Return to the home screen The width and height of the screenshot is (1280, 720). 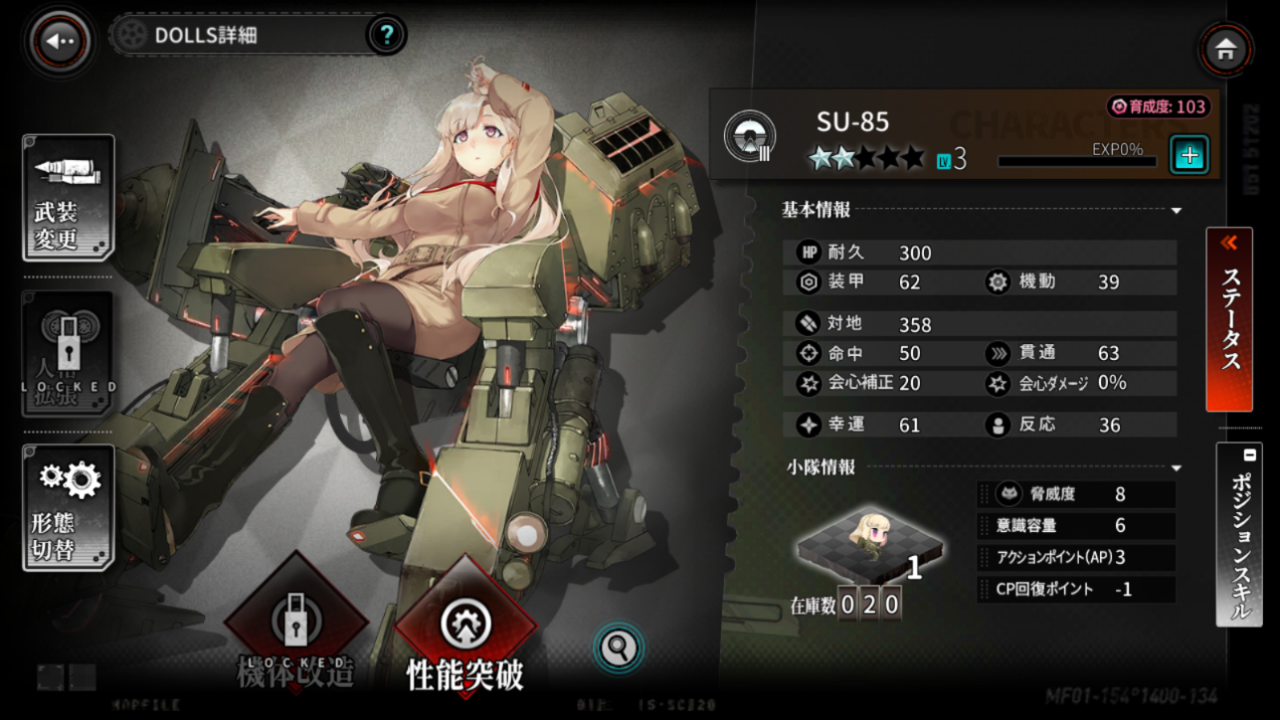[x=1226, y=48]
